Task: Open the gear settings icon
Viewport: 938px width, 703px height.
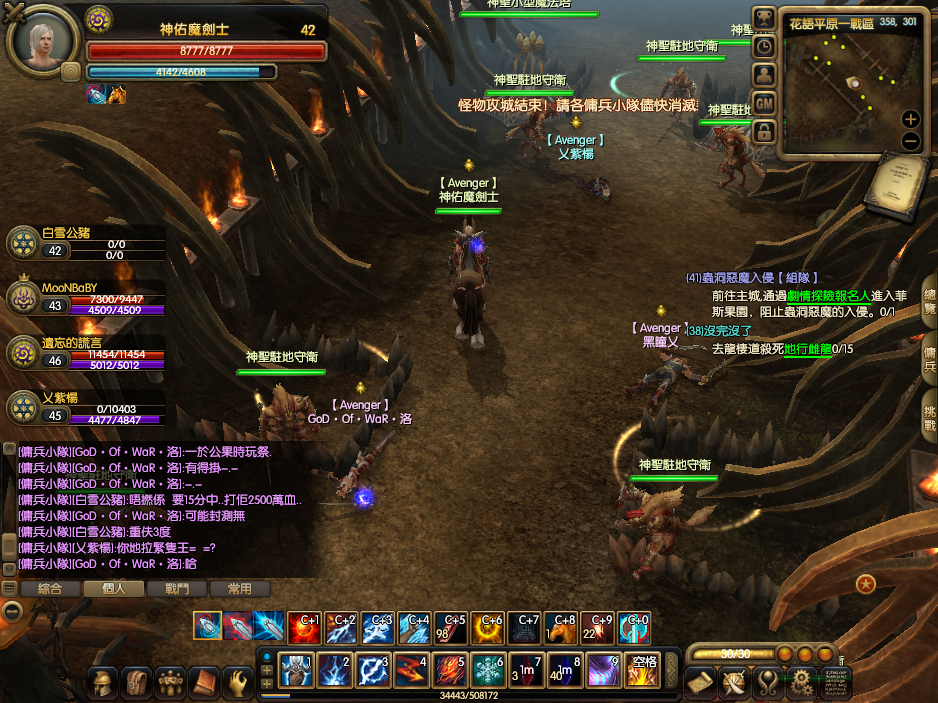Action: [x=800, y=683]
